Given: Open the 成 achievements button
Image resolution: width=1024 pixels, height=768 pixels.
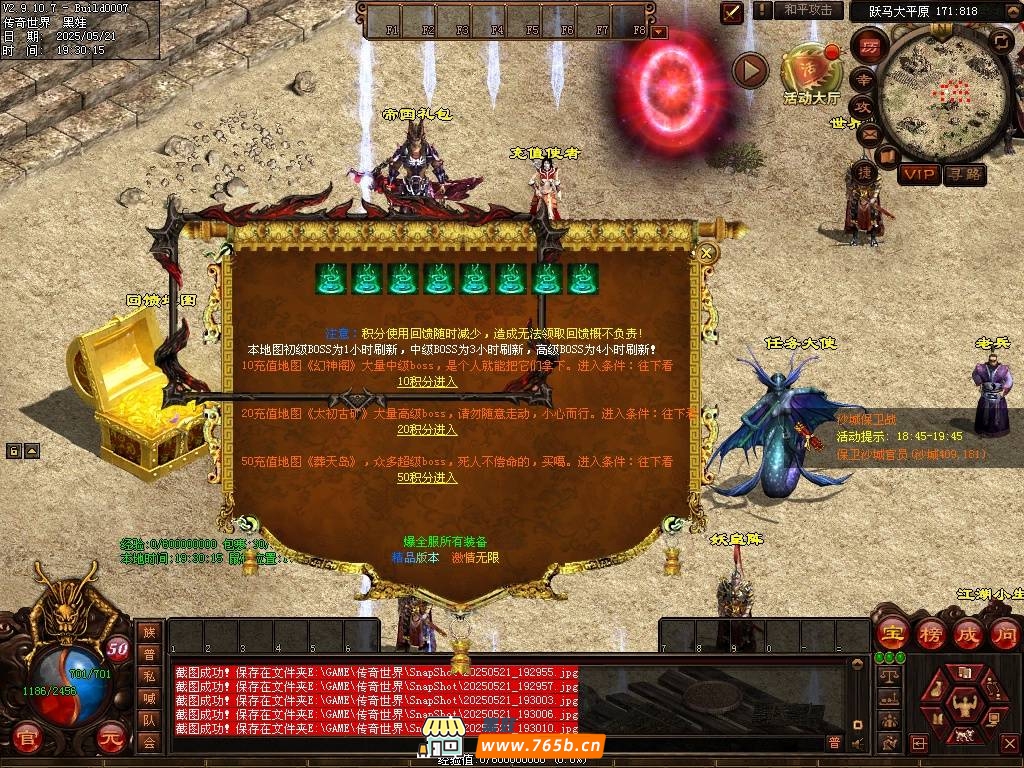Looking at the screenshot, I should pos(967,634).
